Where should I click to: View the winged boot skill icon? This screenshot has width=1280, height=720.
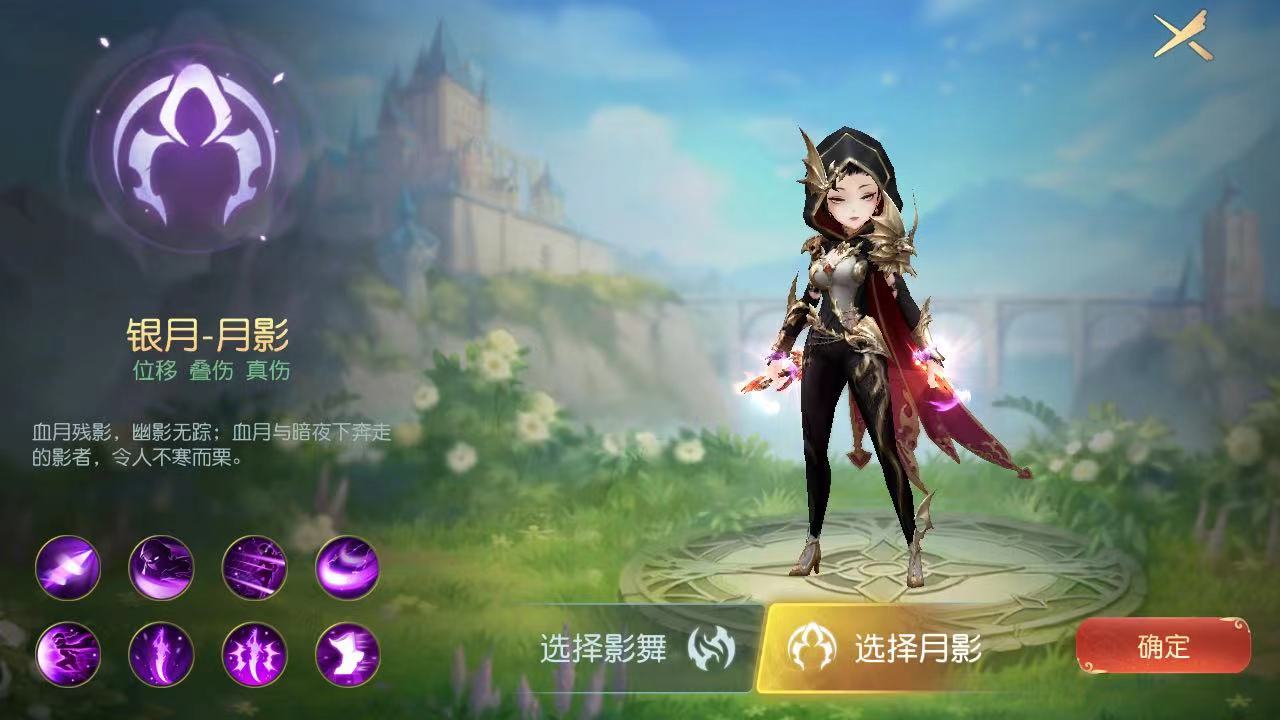pyautogui.click(x=348, y=655)
